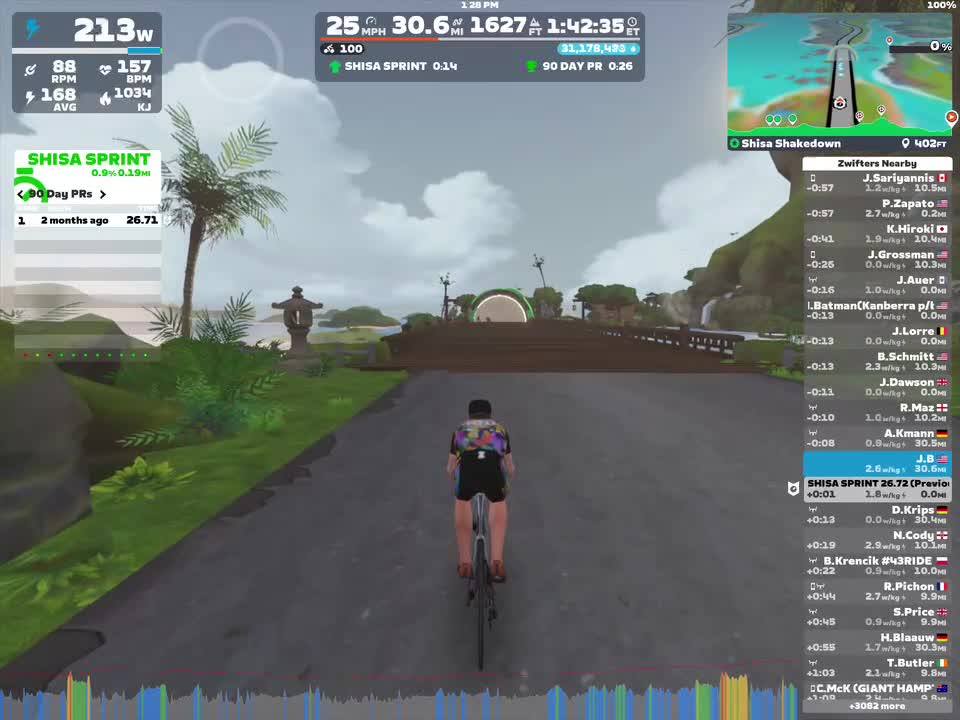Click the red pin marker on minimap

click(x=889, y=41)
